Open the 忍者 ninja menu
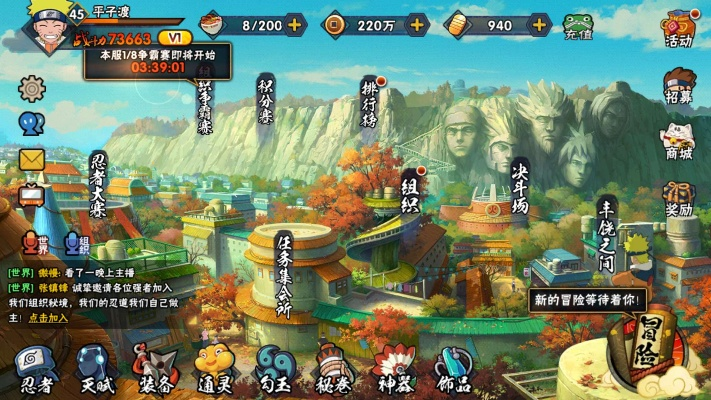This screenshot has width=711, height=400. pos(37,368)
